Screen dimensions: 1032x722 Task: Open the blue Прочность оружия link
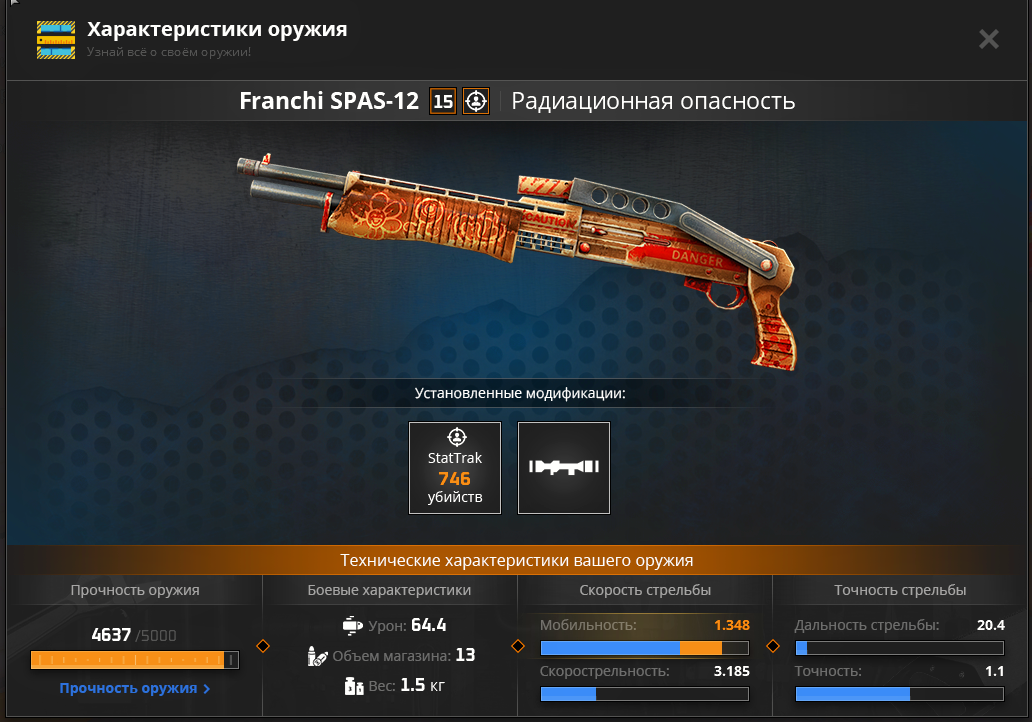coord(135,688)
